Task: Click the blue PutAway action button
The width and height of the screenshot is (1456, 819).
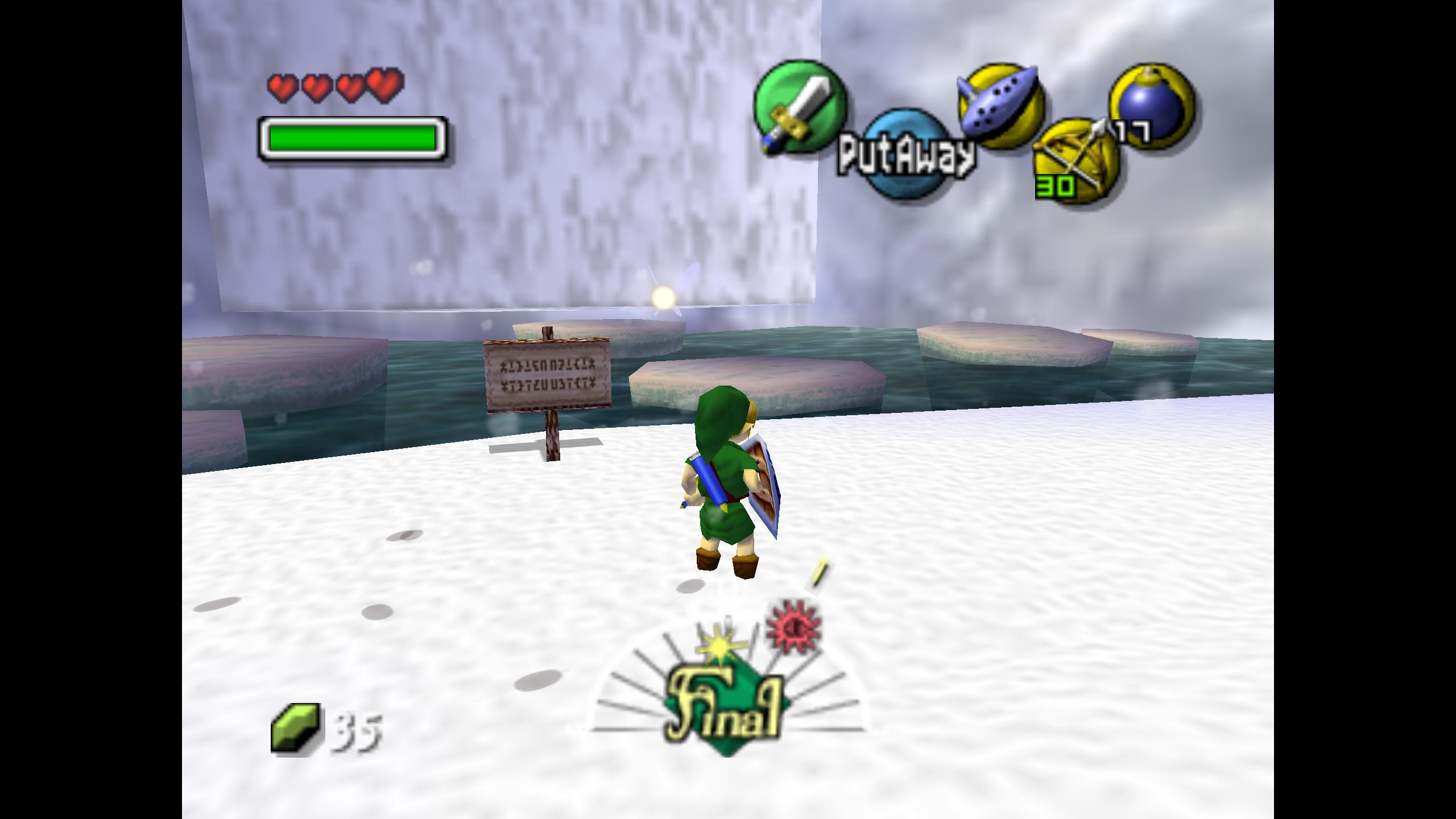Action: click(x=904, y=155)
